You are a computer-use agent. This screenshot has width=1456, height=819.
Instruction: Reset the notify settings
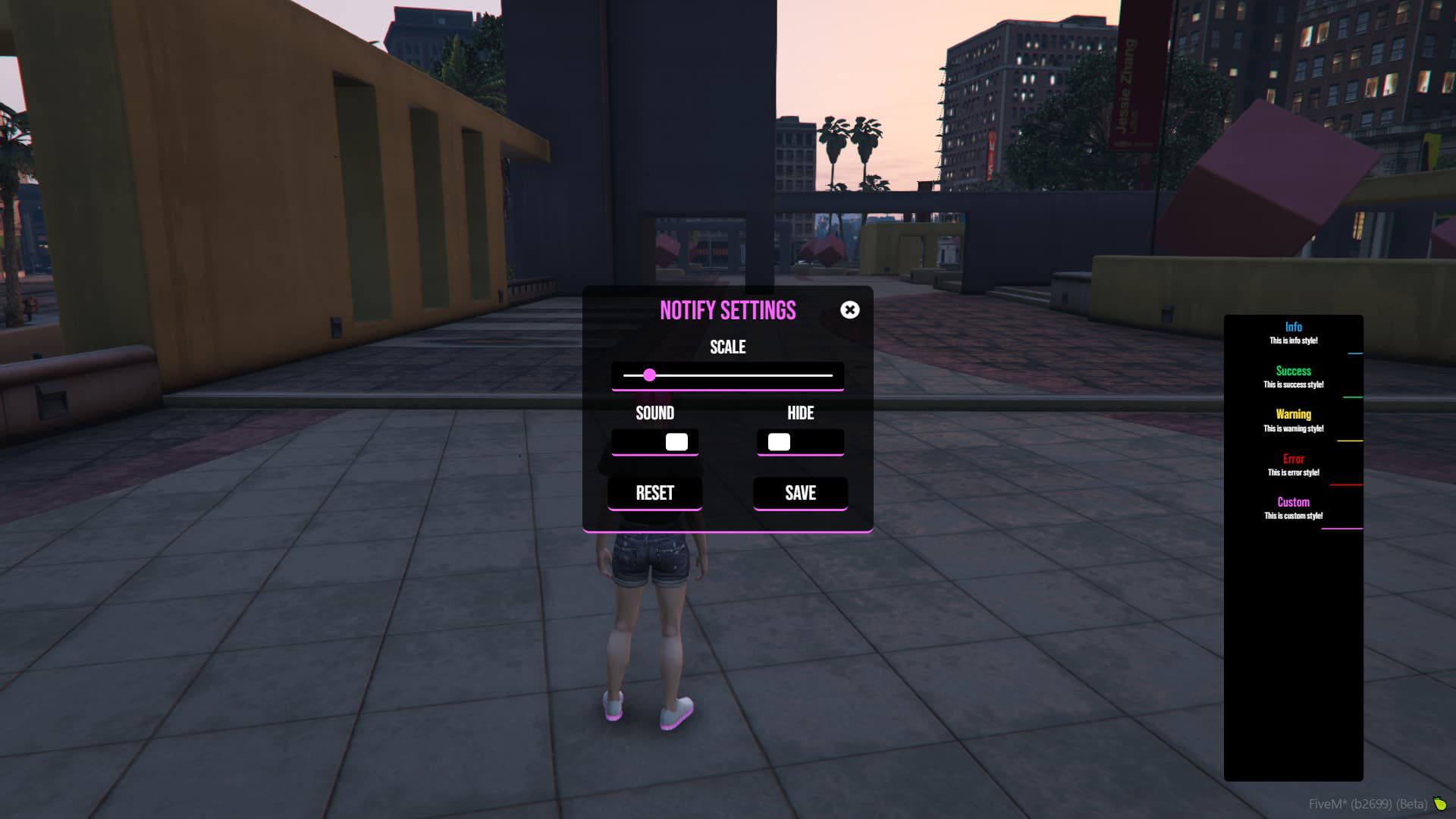tap(654, 493)
